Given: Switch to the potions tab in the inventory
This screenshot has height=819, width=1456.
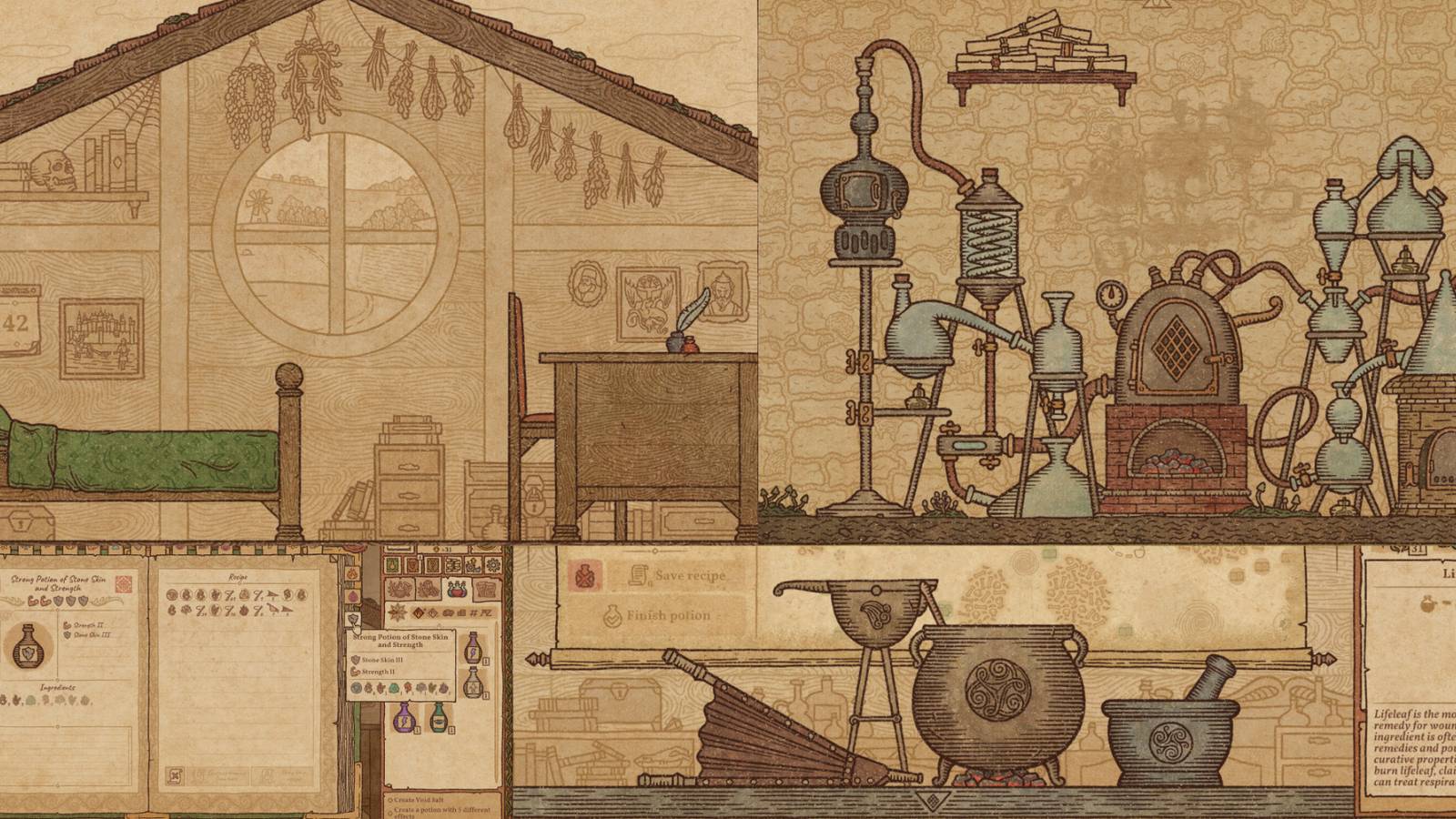Looking at the screenshot, I should [457, 591].
